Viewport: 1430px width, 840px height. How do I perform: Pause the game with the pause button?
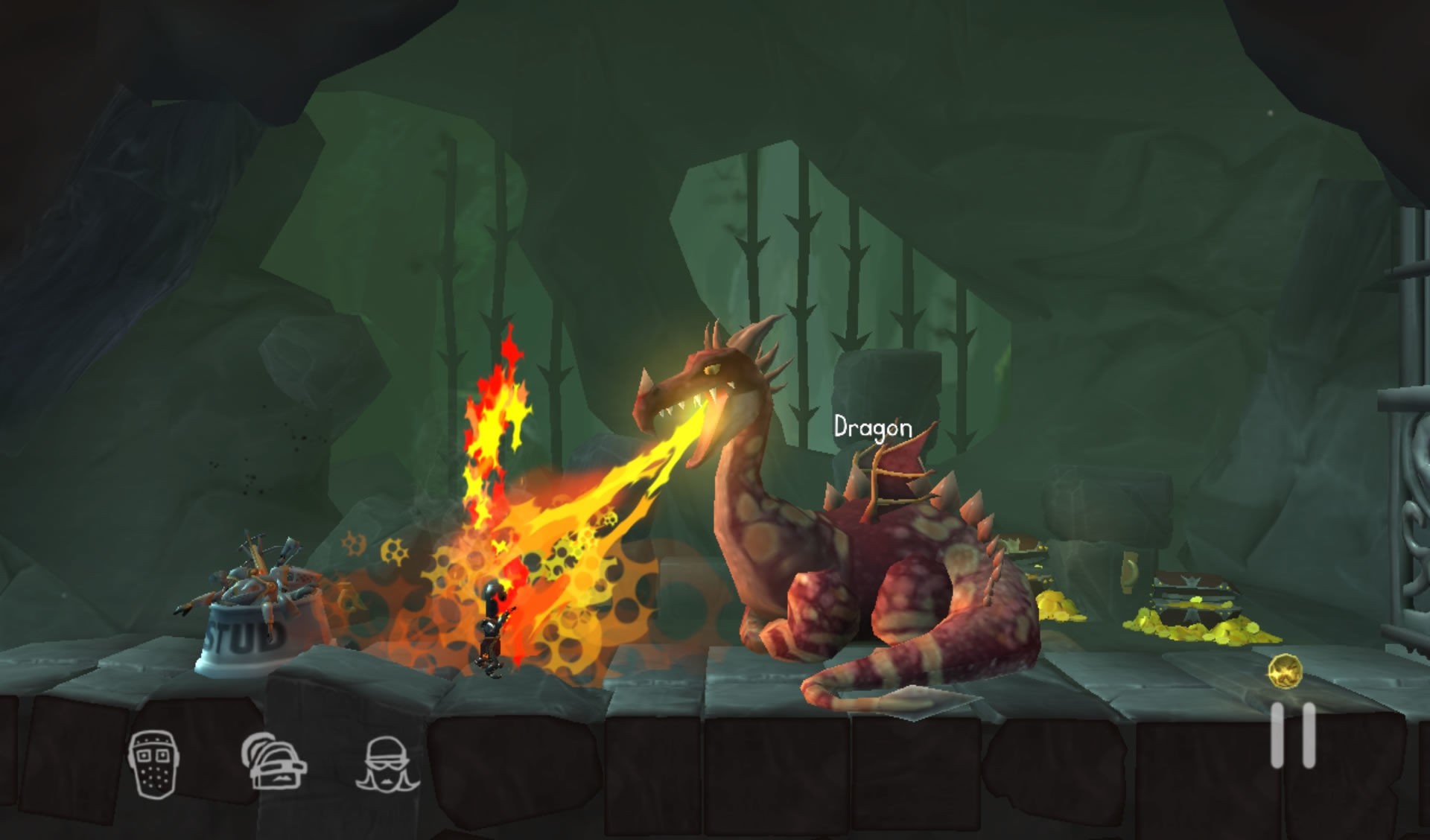(1293, 735)
